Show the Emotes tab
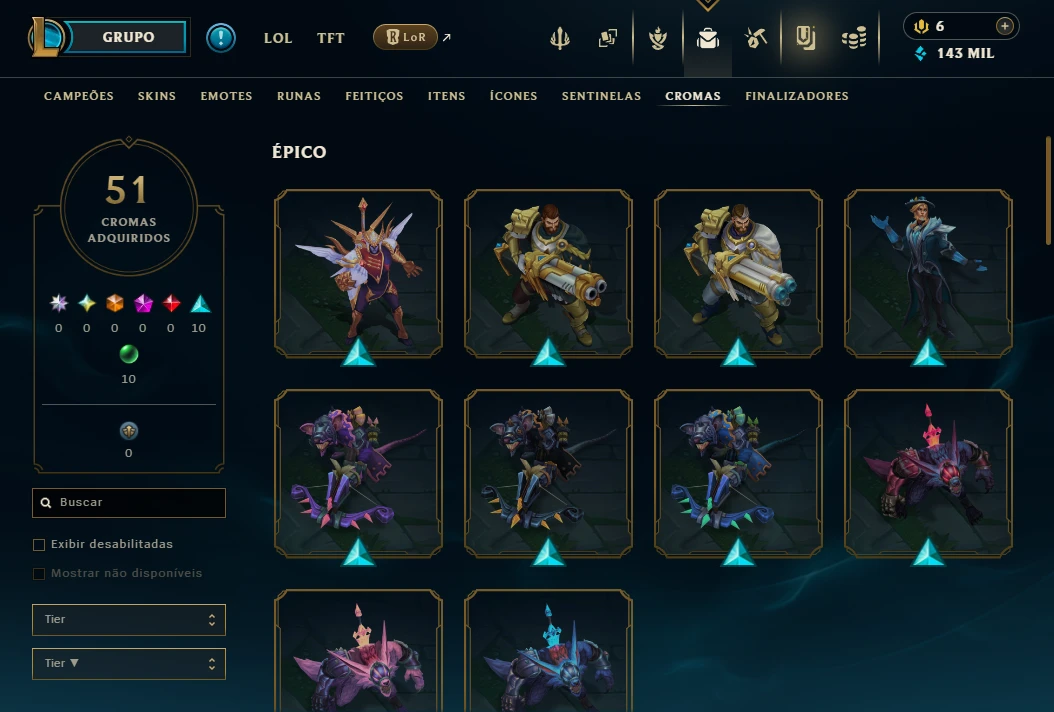 pos(226,96)
